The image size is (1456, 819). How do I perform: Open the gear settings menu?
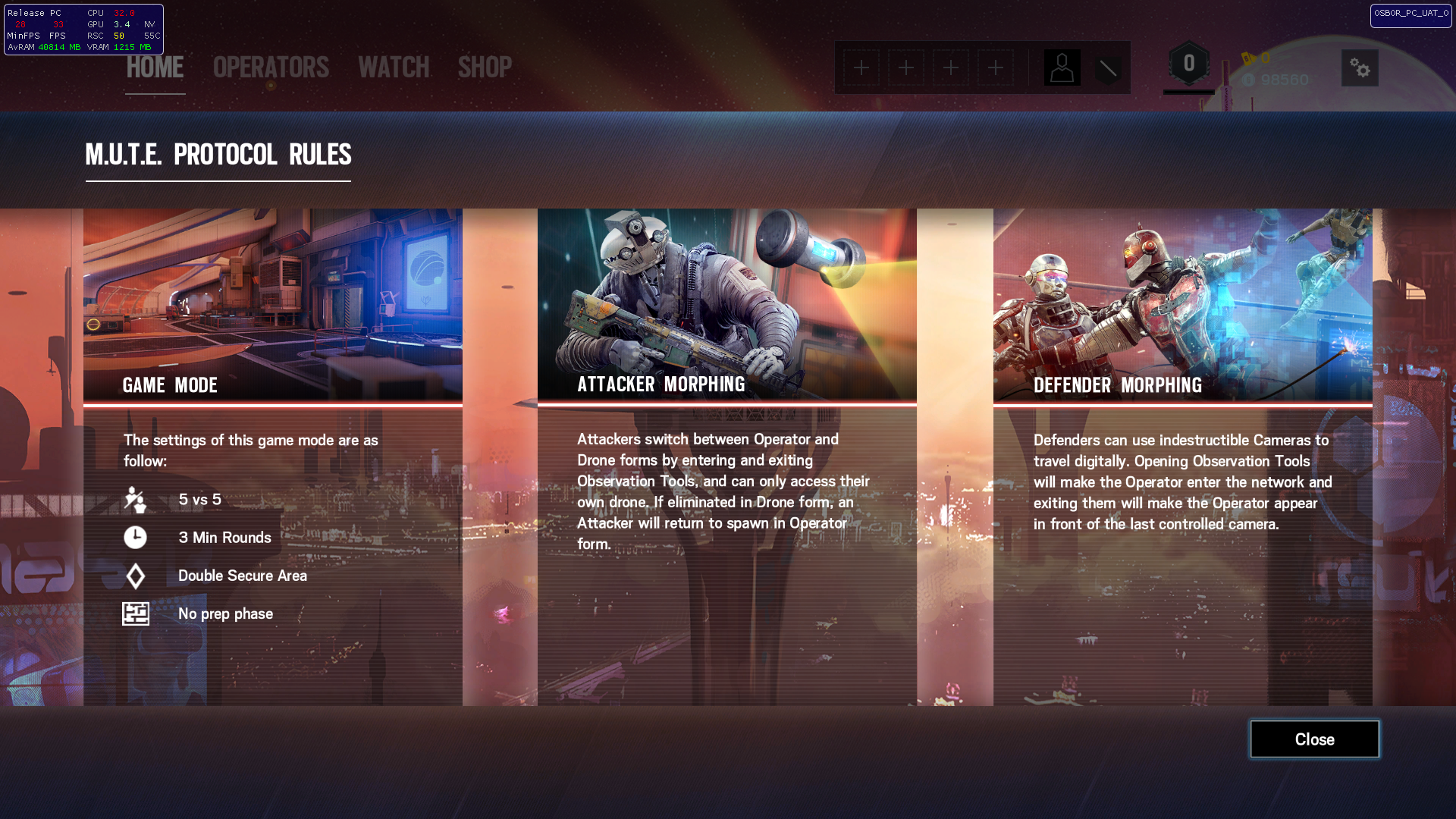tap(1360, 68)
